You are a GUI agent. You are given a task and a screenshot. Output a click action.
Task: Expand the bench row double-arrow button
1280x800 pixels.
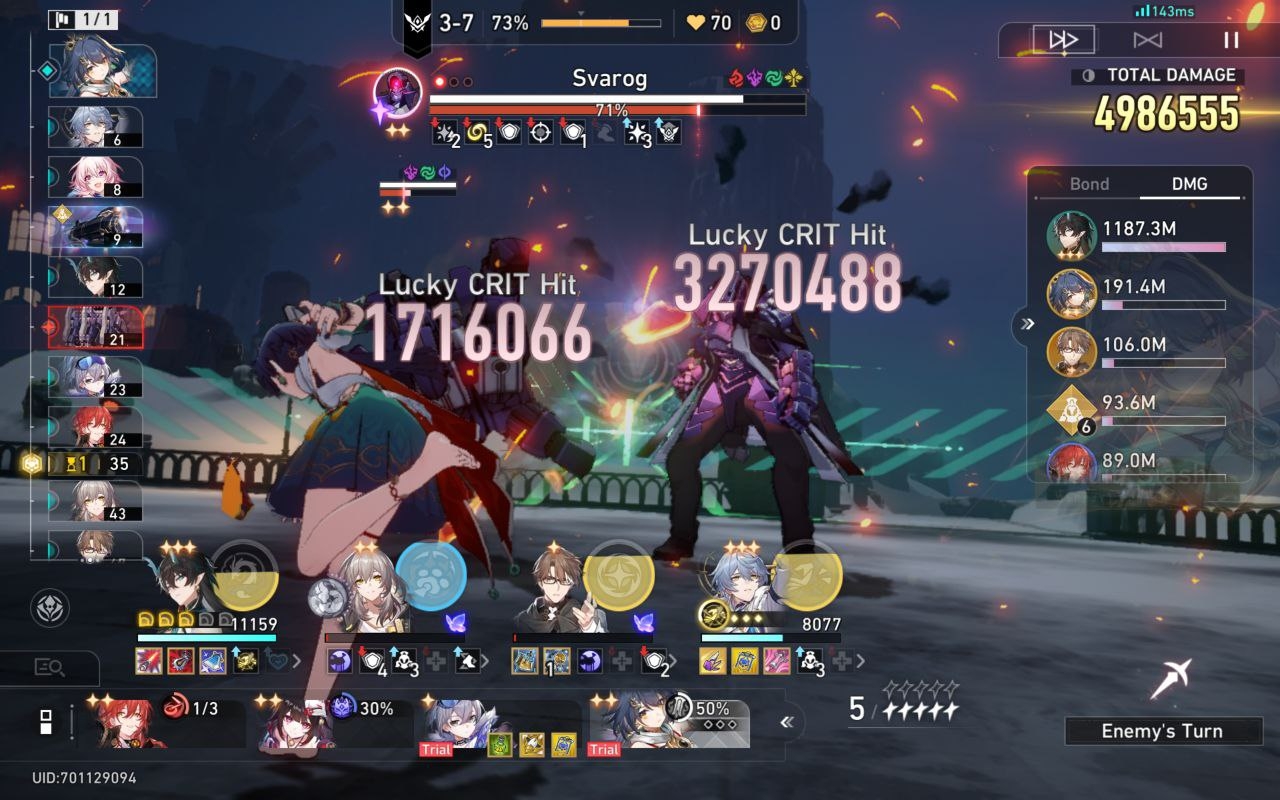[x=788, y=722]
